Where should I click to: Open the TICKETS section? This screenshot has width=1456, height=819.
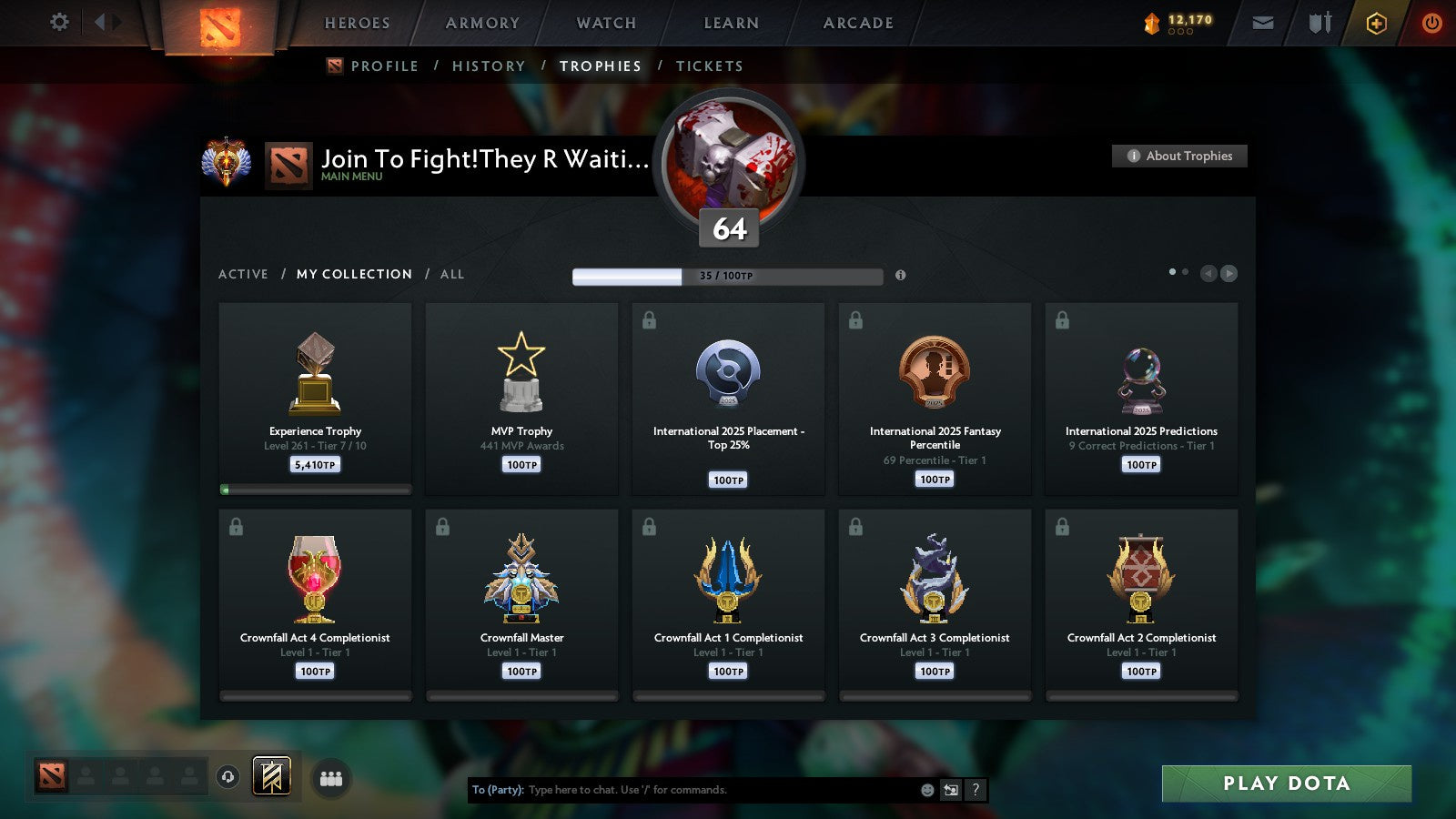point(709,66)
